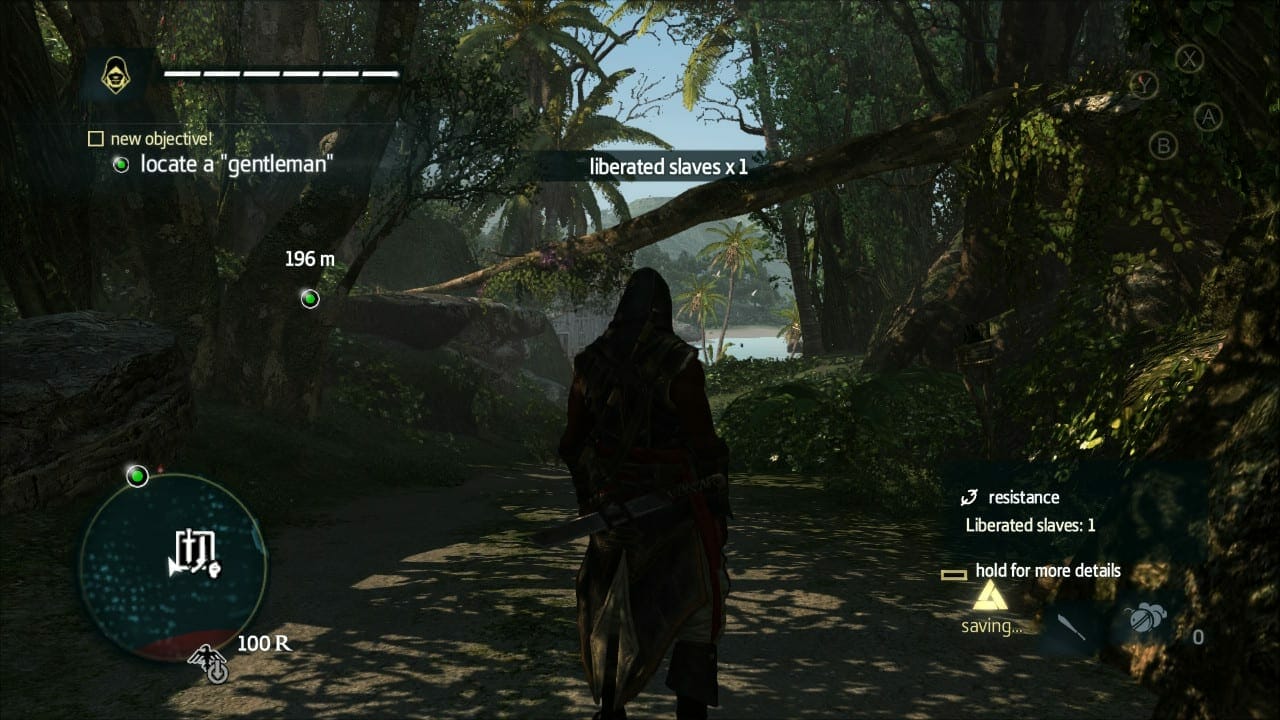The width and height of the screenshot is (1280, 720).
Task: Select the green objective dot on minimap edge
Action: pos(137,476)
